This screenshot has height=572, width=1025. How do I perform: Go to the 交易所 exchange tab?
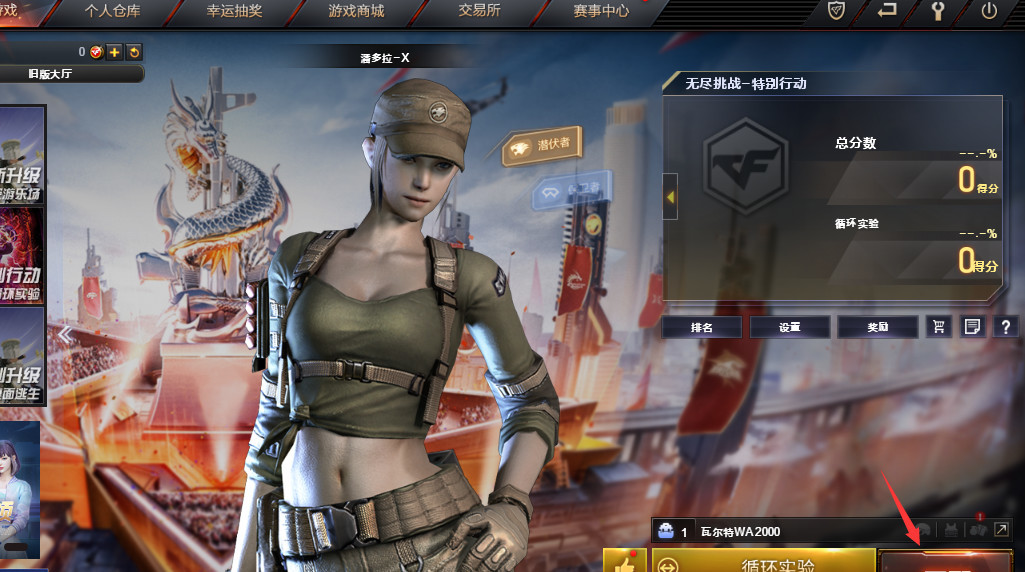click(479, 12)
